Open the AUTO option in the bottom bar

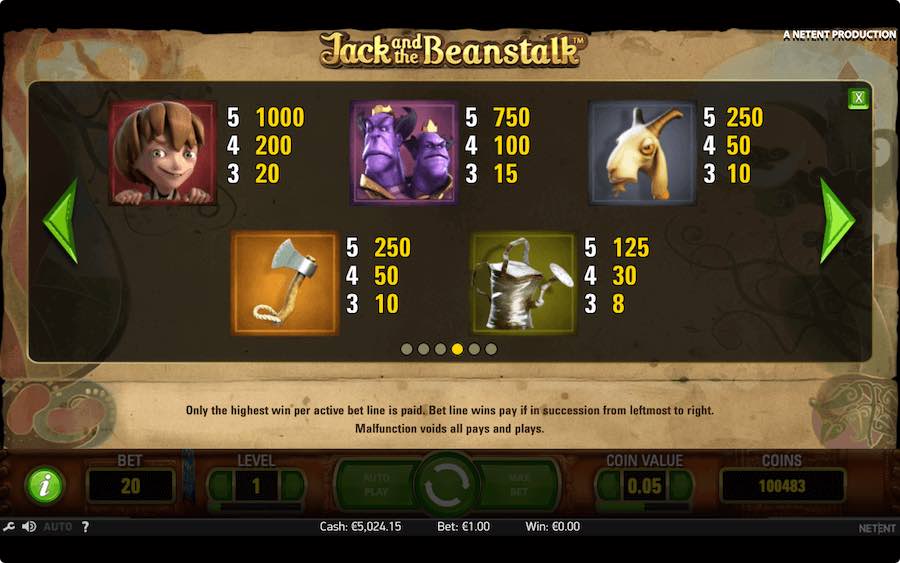coord(57,527)
